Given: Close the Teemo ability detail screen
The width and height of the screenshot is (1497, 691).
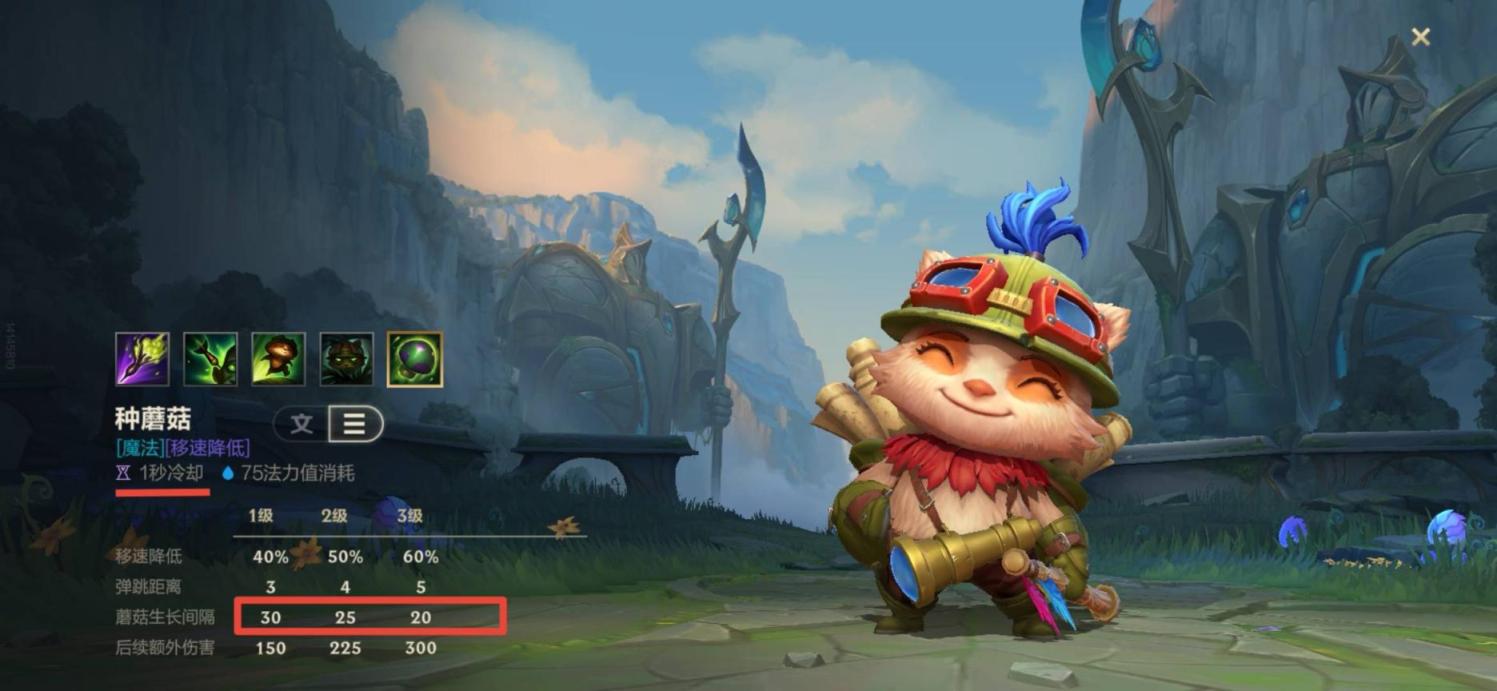Looking at the screenshot, I should (x=1420, y=37).
